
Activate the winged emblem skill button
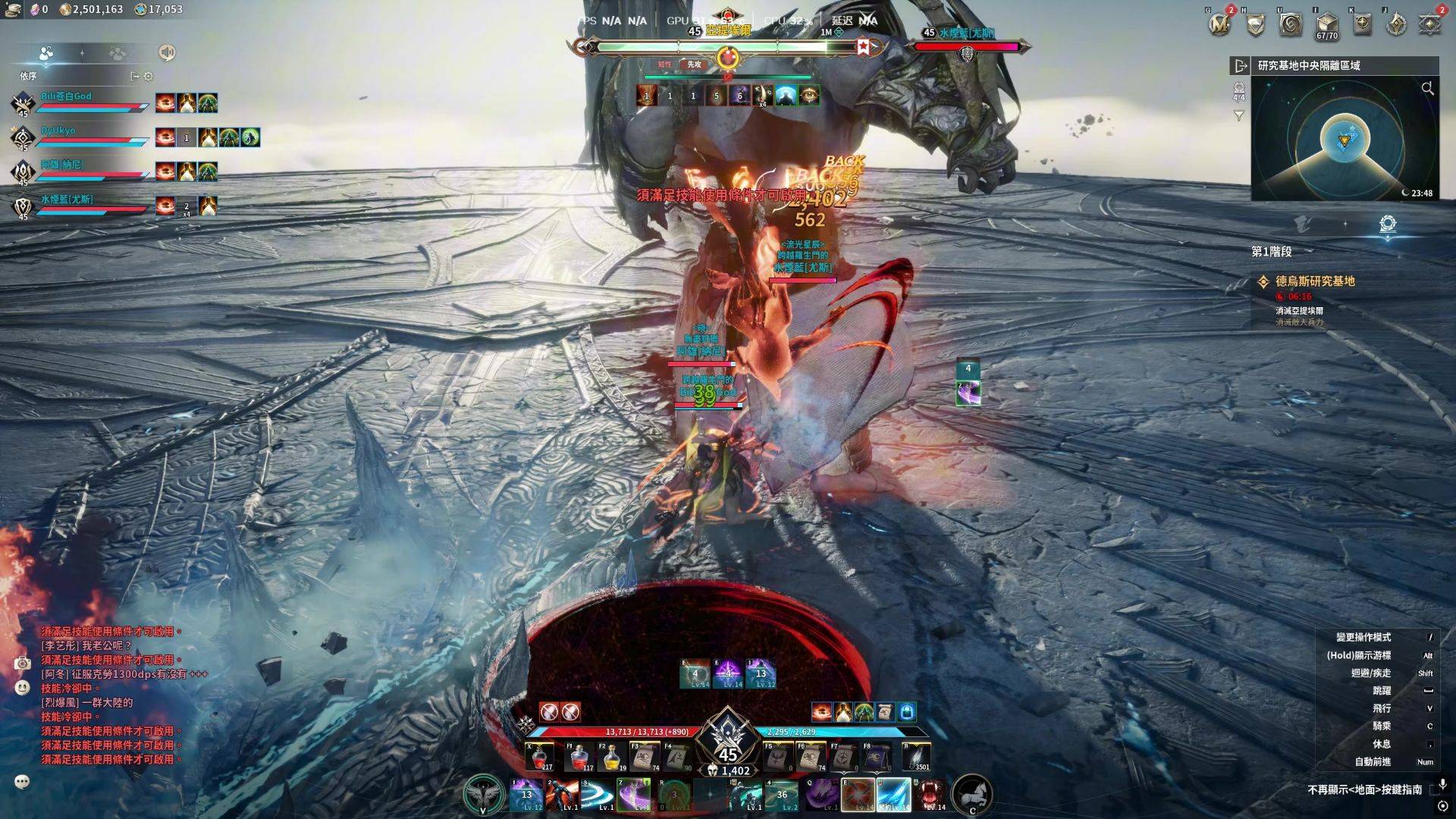point(483,794)
